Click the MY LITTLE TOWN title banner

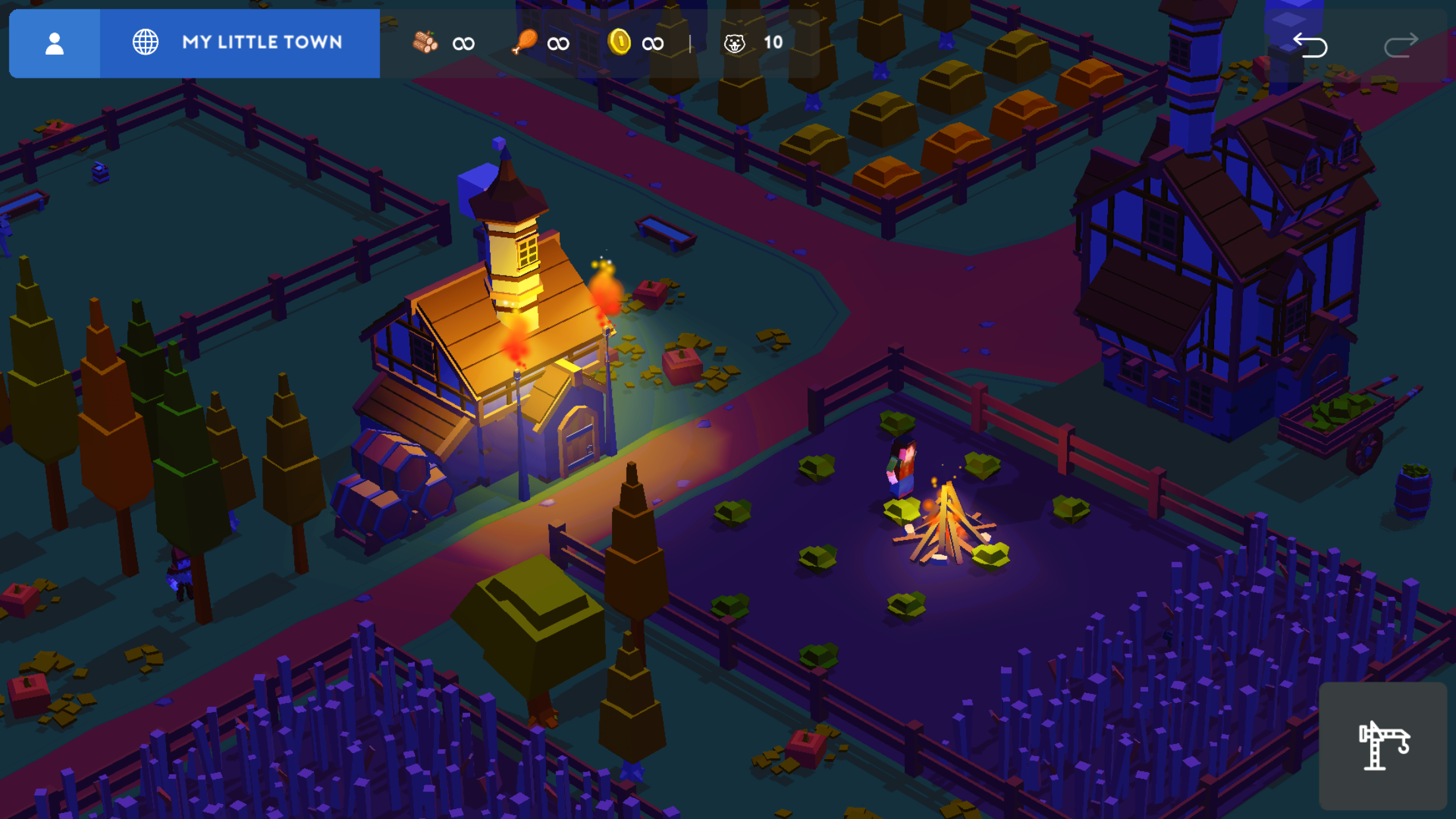pos(262,43)
